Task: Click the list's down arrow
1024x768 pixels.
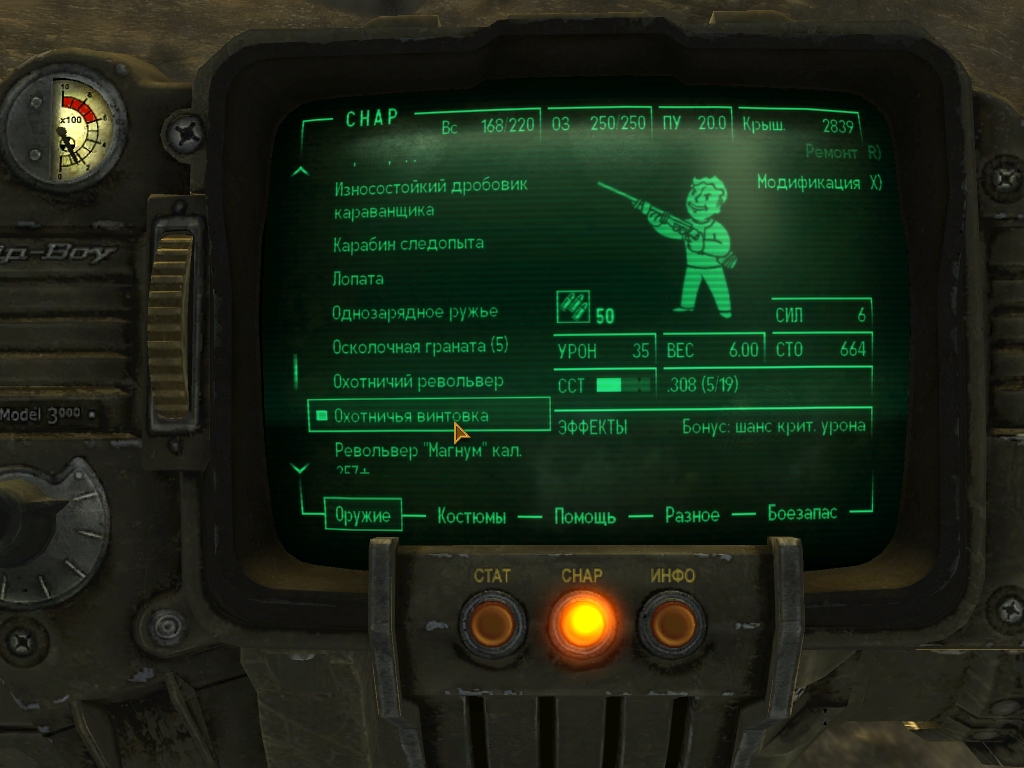Action: pos(298,467)
